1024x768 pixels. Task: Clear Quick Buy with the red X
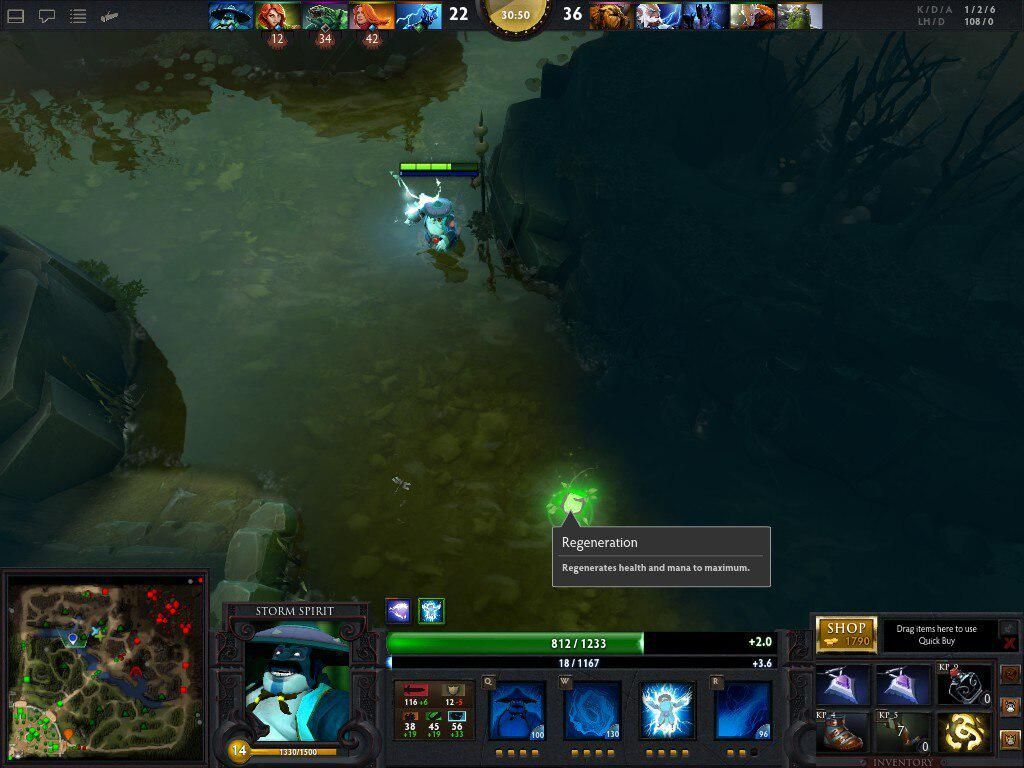[x=1009, y=643]
